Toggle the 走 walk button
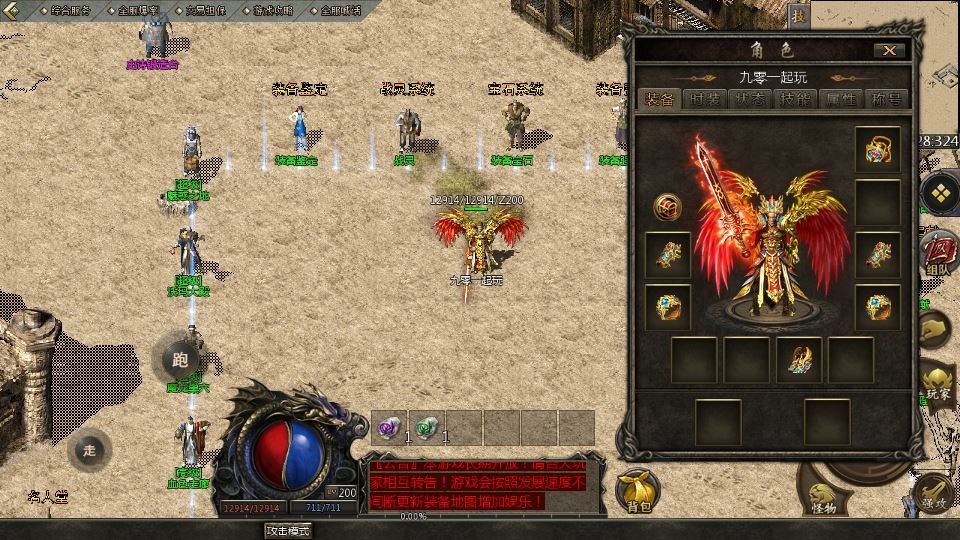The image size is (960, 540). (89, 450)
